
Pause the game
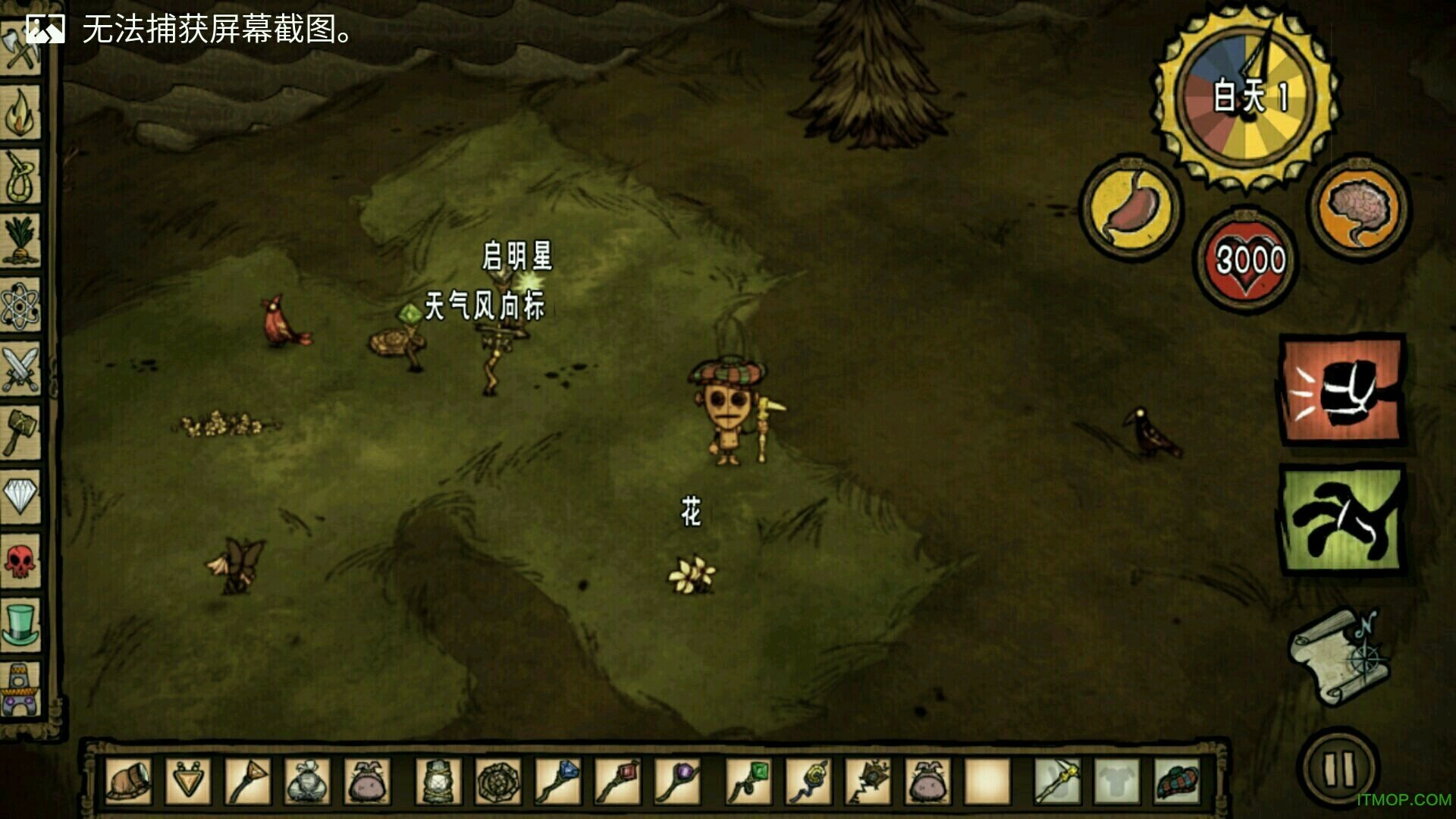click(1338, 768)
